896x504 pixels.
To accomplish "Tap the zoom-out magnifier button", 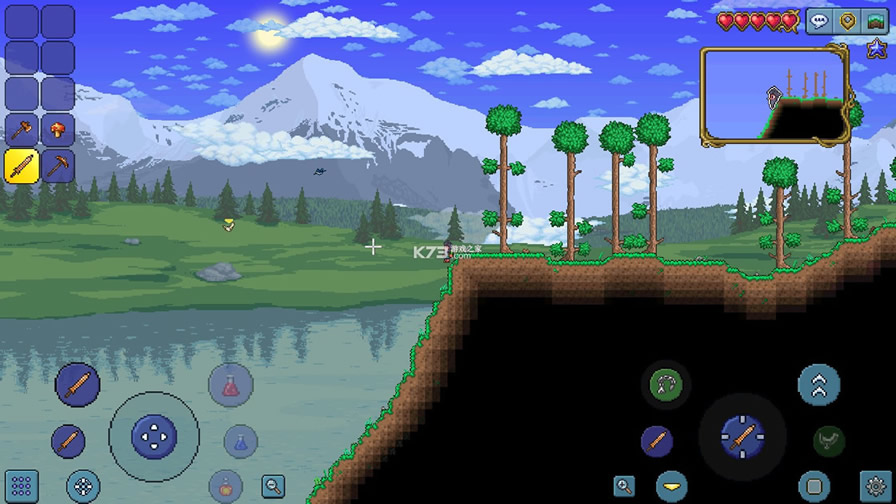I will (273, 487).
